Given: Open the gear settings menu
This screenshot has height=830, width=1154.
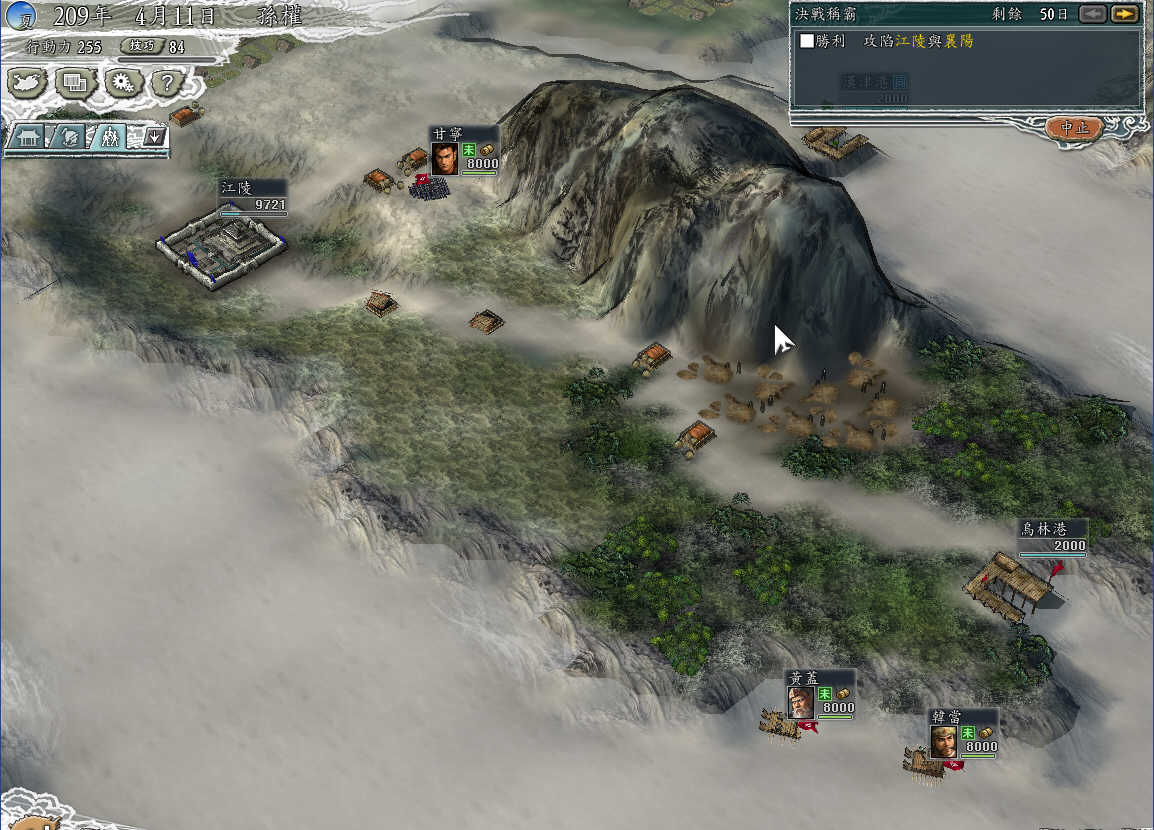Looking at the screenshot, I should coord(123,82).
